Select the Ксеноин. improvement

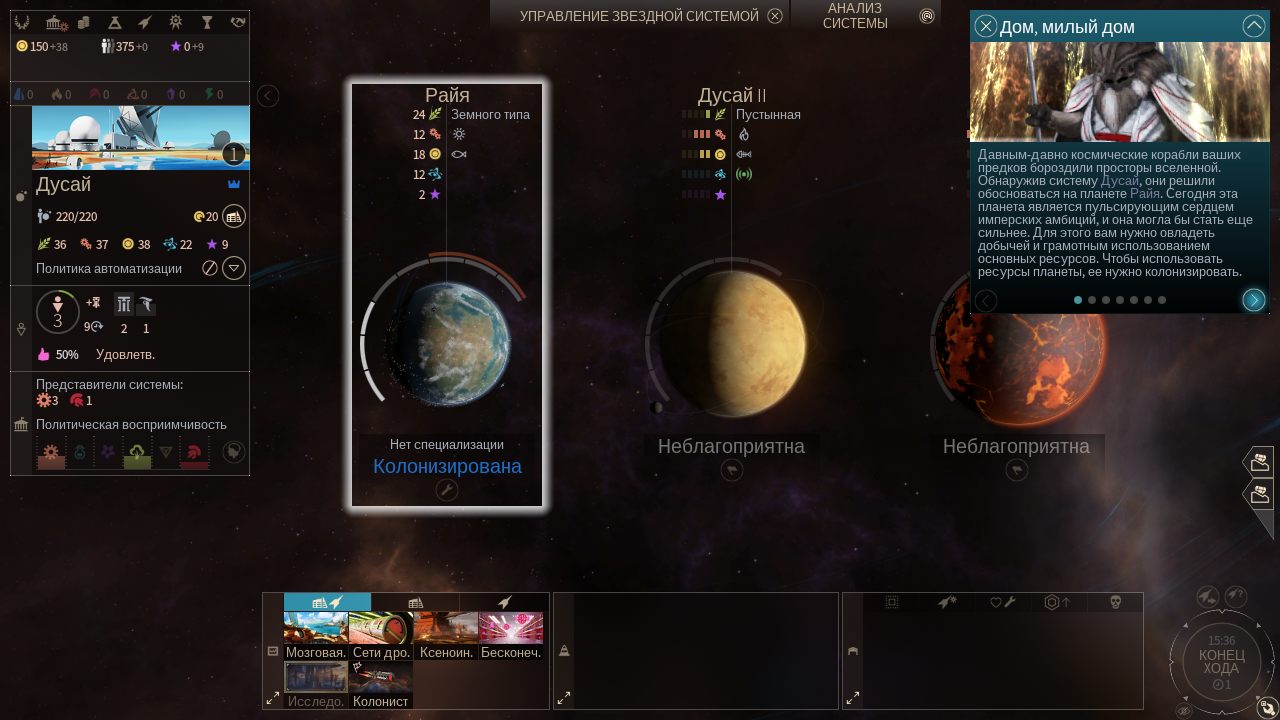[x=446, y=635]
